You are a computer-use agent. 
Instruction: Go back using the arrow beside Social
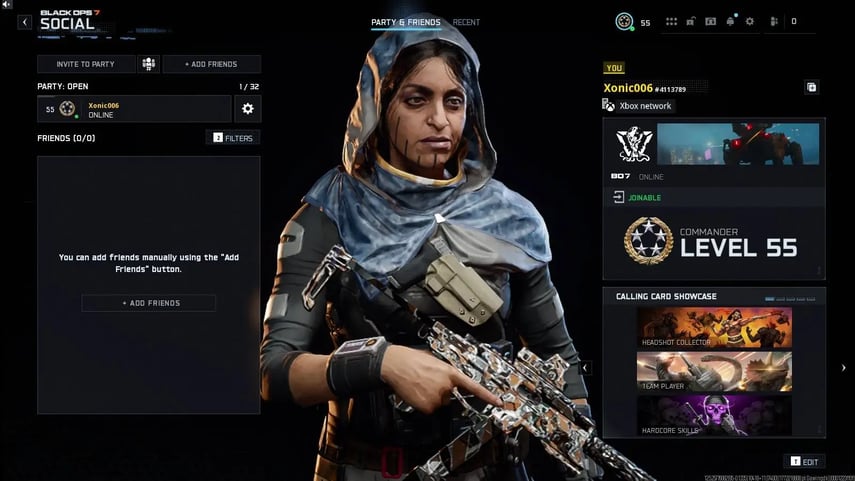pos(26,21)
